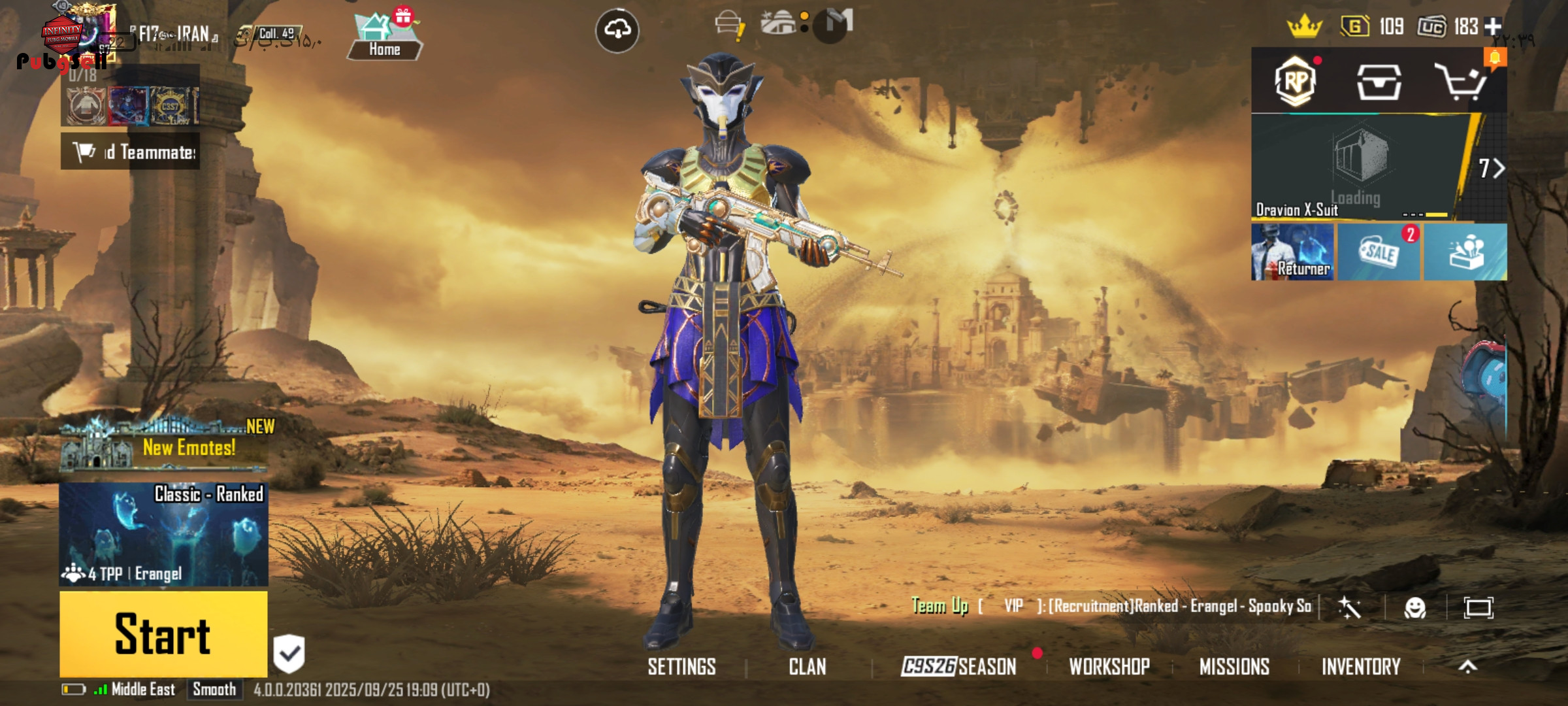Open the Missions menu
This screenshot has width=1568, height=706.
[x=1234, y=667]
